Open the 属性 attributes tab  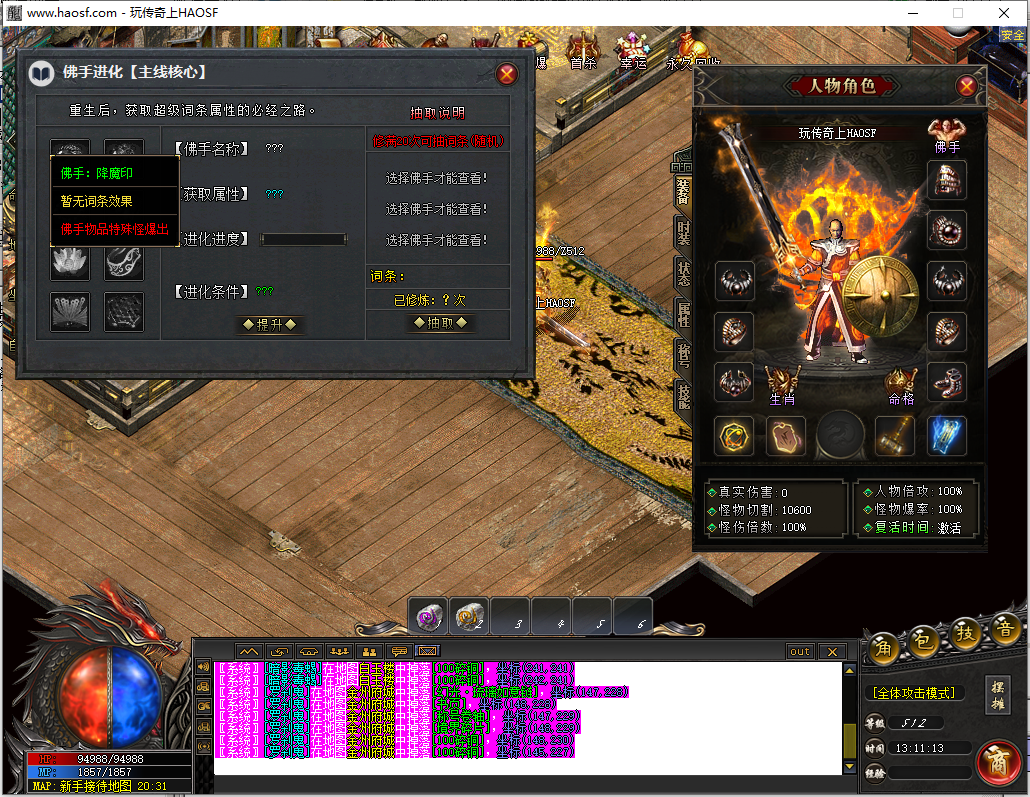click(x=683, y=314)
